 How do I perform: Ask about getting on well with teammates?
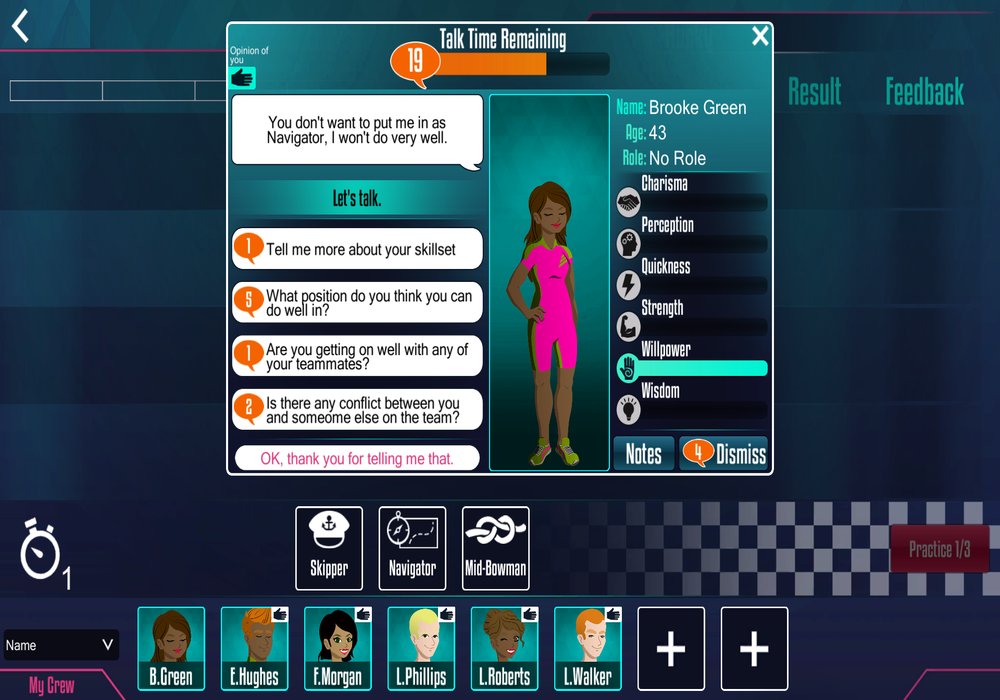358,357
